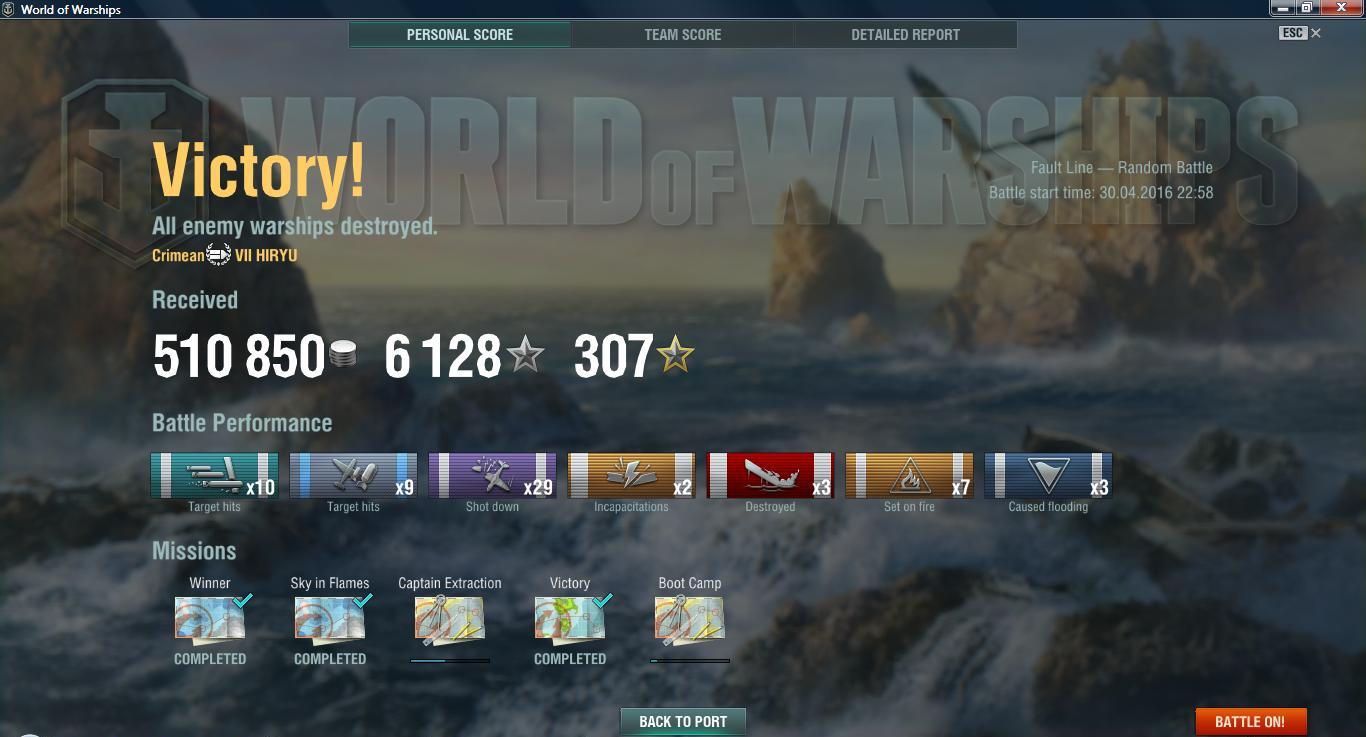Select the Personal Score tab
This screenshot has height=737, width=1366.
(460, 35)
